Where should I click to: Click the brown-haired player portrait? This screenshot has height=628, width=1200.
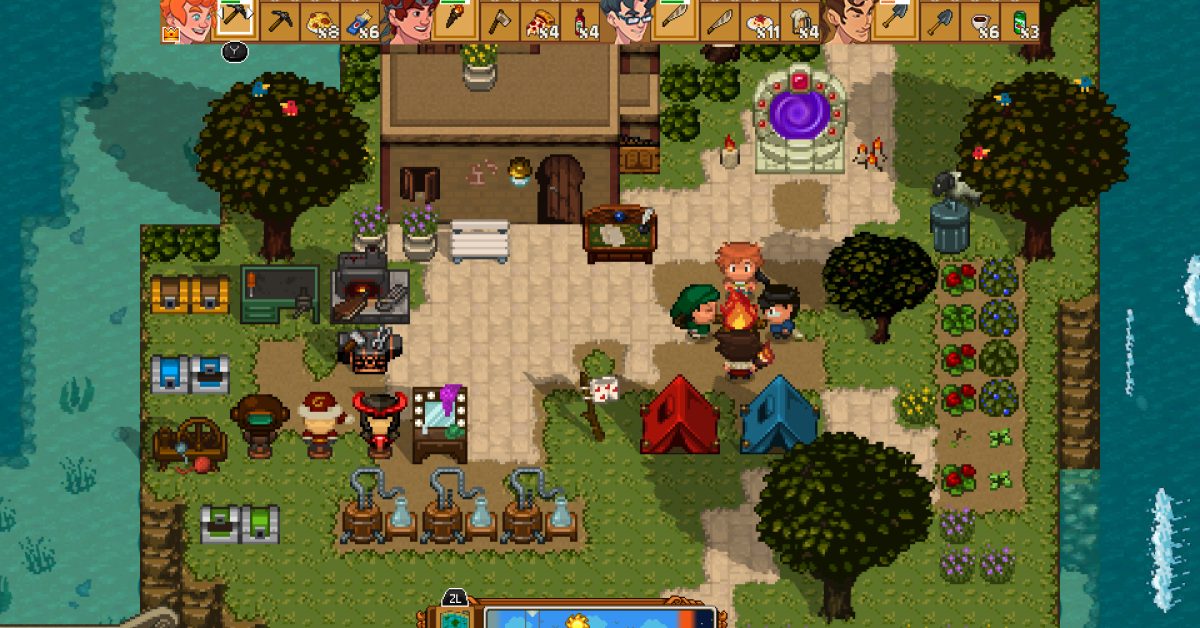pos(846,21)
